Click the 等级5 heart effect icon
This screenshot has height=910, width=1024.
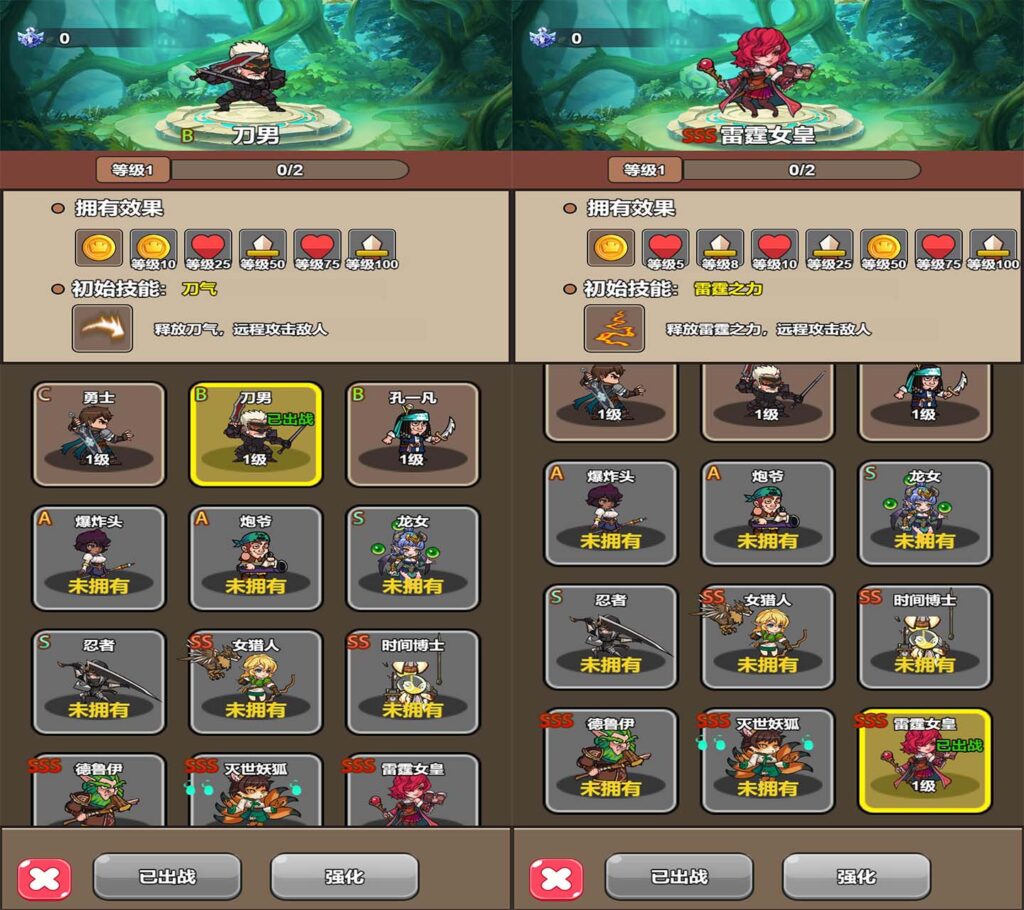(666, 248)
